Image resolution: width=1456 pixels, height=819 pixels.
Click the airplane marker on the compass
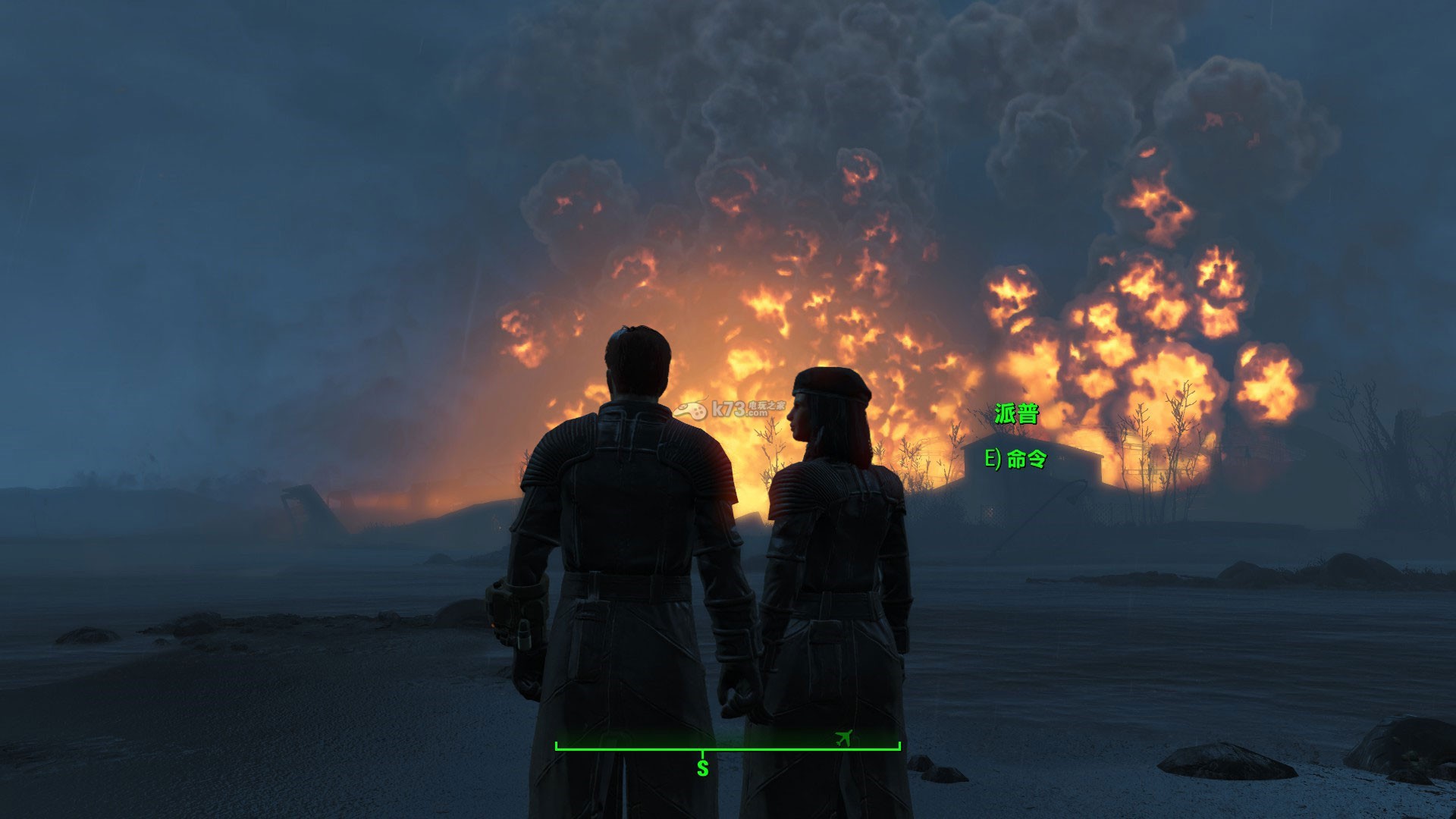pyautogui.click(x=843, y=737)
